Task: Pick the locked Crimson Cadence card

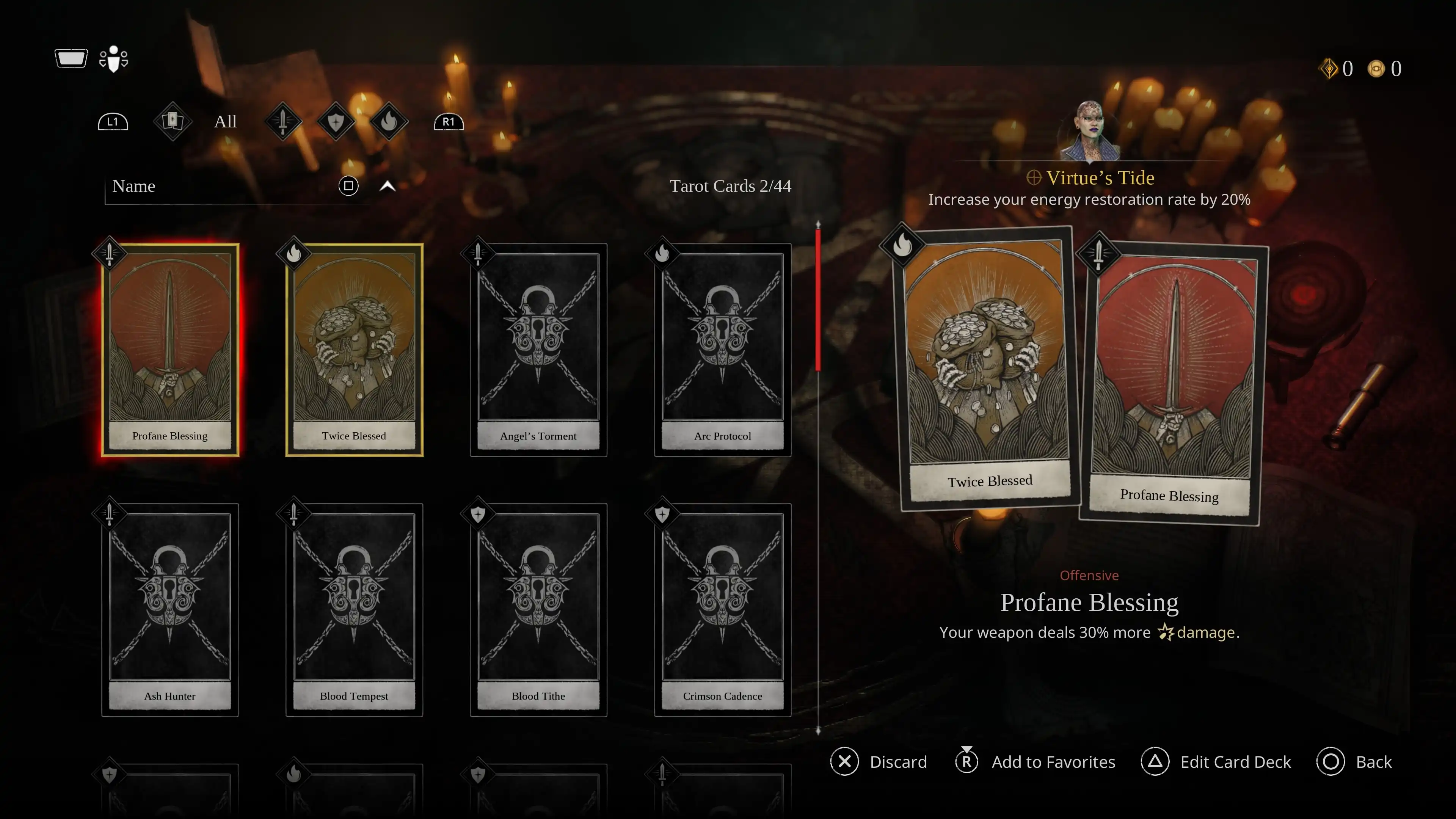Action: pos(722,609)
